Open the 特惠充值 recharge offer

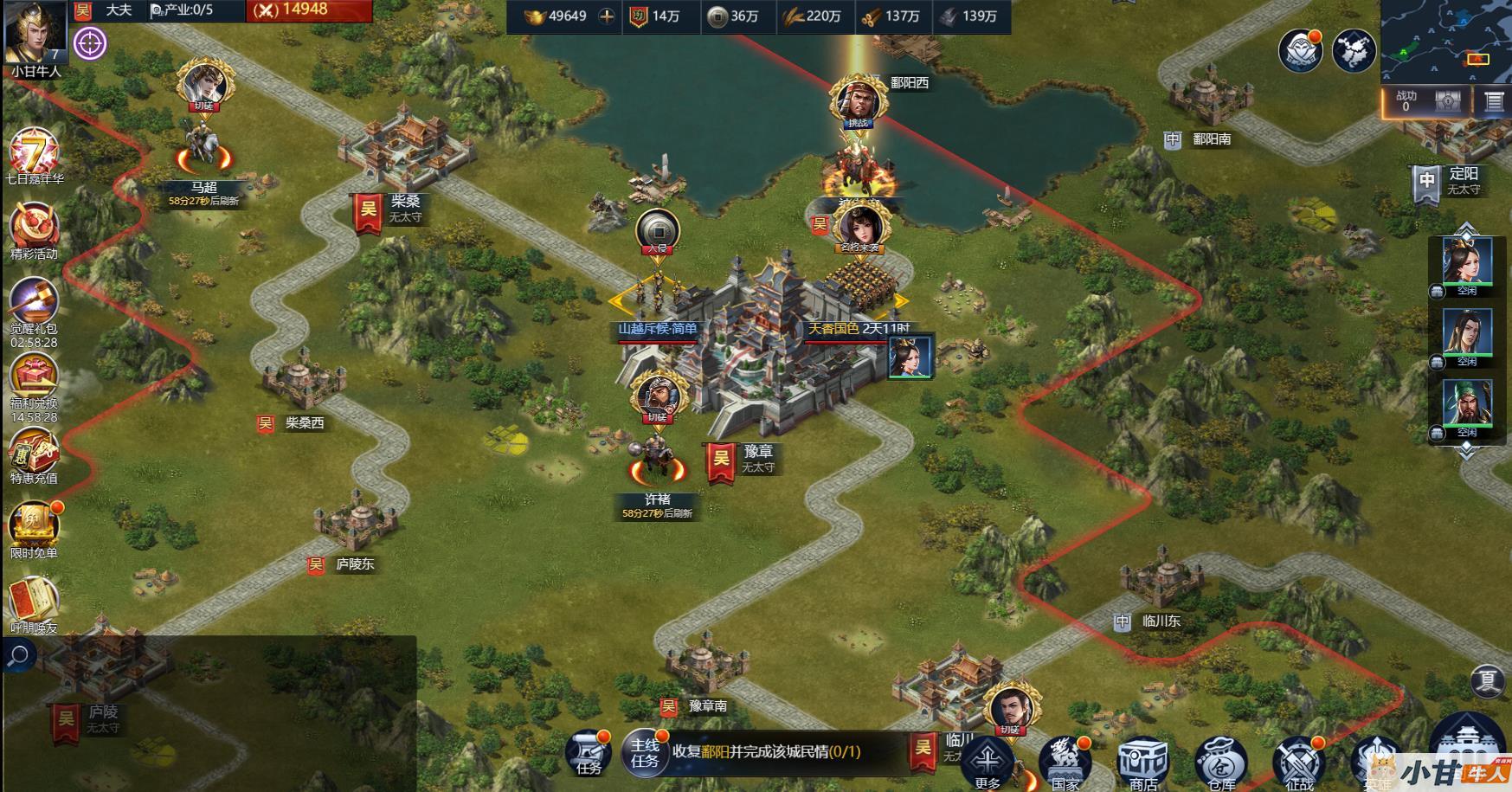pyautogui.click(x=34, y=452)
